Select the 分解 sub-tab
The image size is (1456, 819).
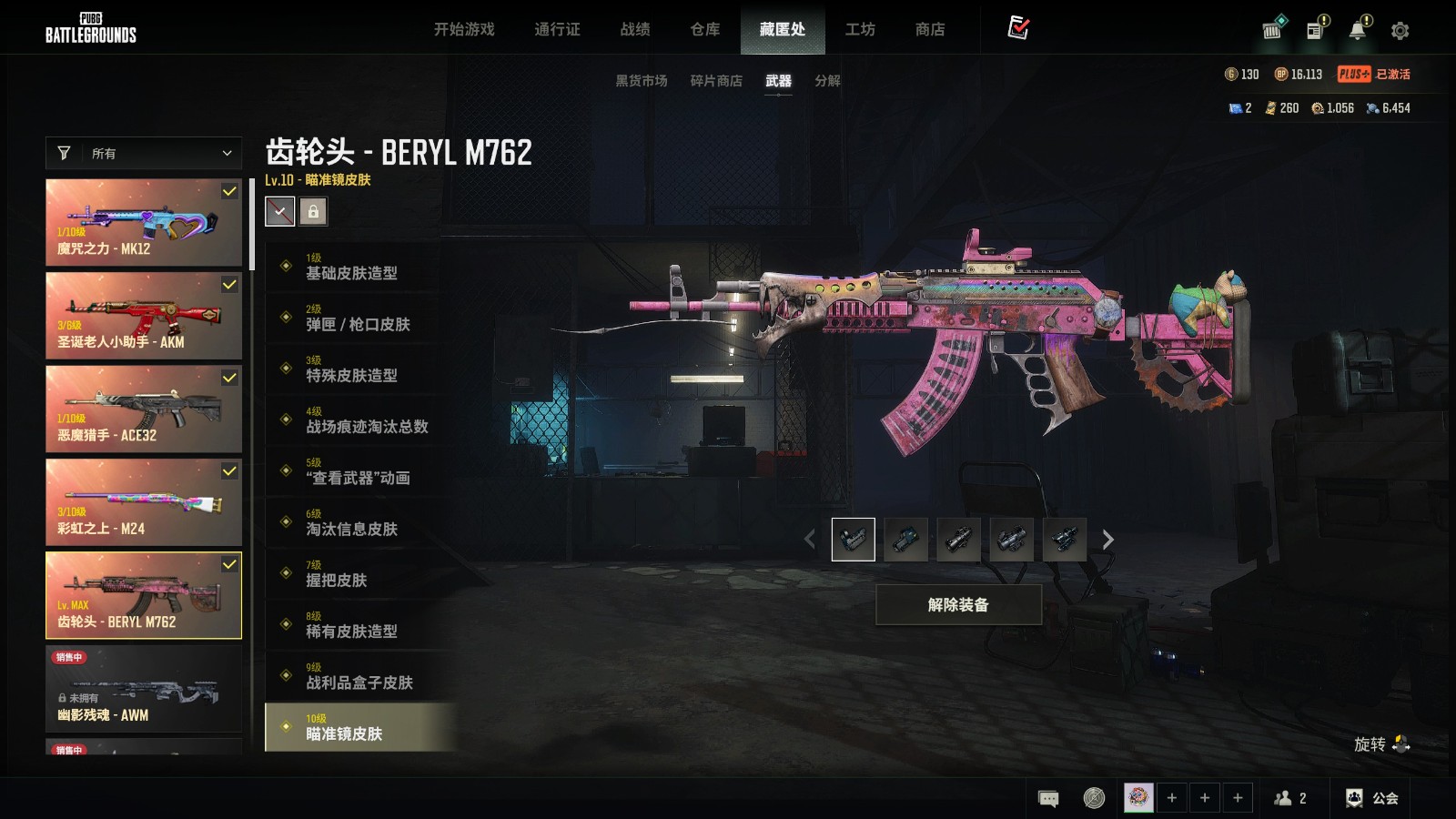pyautogui.click(x=827, y=80)
